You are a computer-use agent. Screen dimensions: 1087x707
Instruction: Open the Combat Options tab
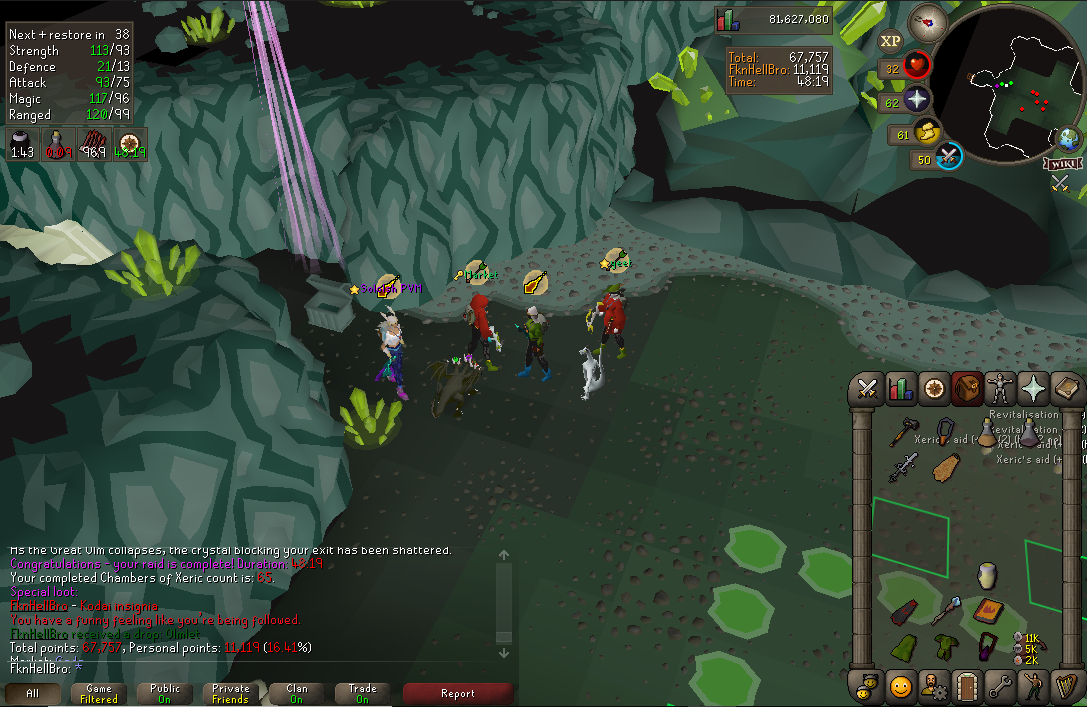click(x=867, y=388)
